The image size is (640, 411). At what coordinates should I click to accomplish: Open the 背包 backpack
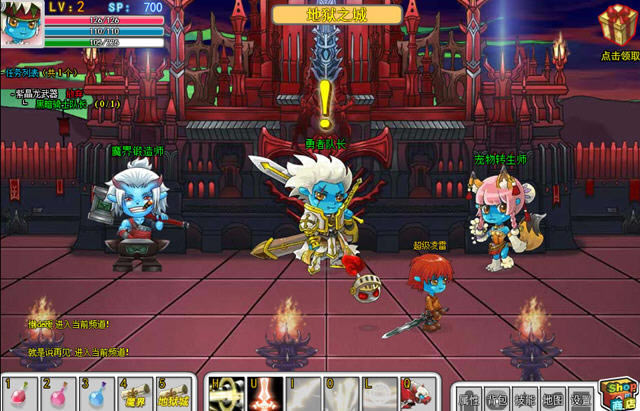click(x=497, y=397)
